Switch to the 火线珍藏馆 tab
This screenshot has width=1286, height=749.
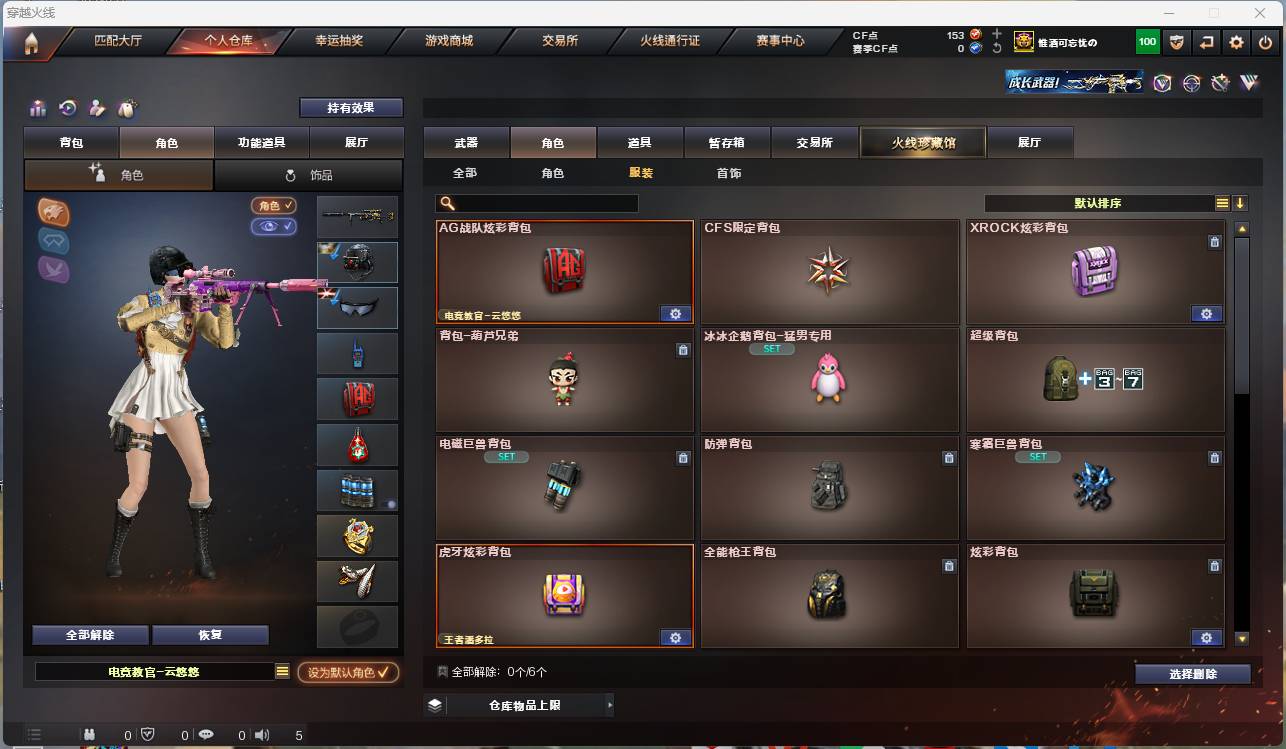coord(921,142)
